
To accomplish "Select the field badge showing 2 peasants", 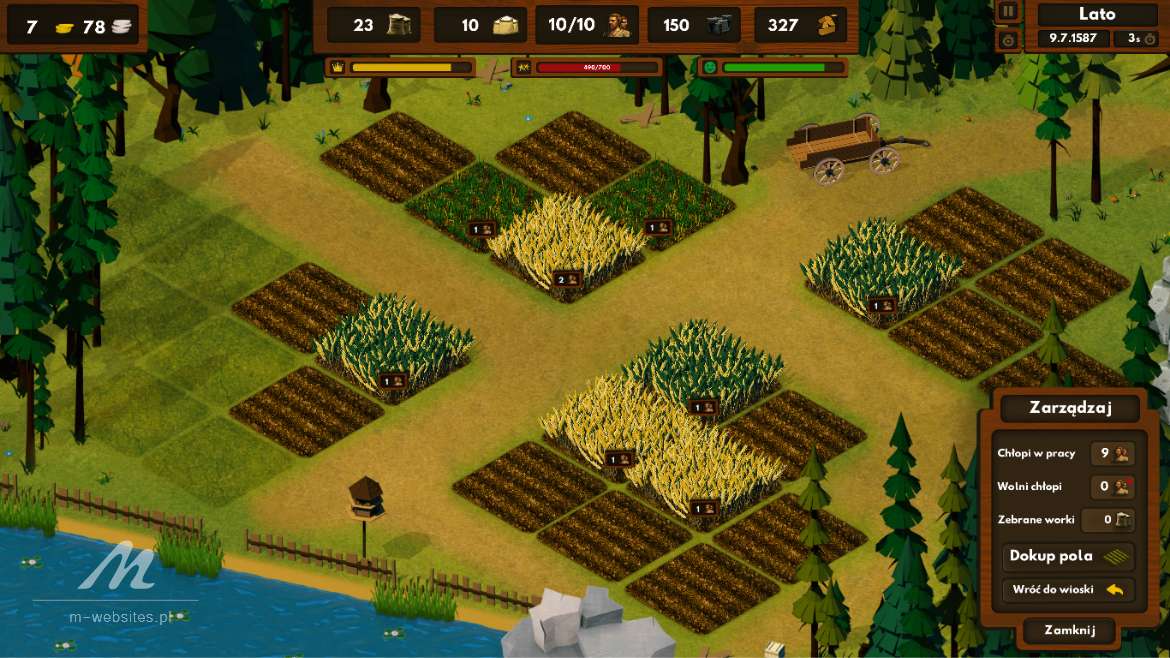I will tap(567, 279).
